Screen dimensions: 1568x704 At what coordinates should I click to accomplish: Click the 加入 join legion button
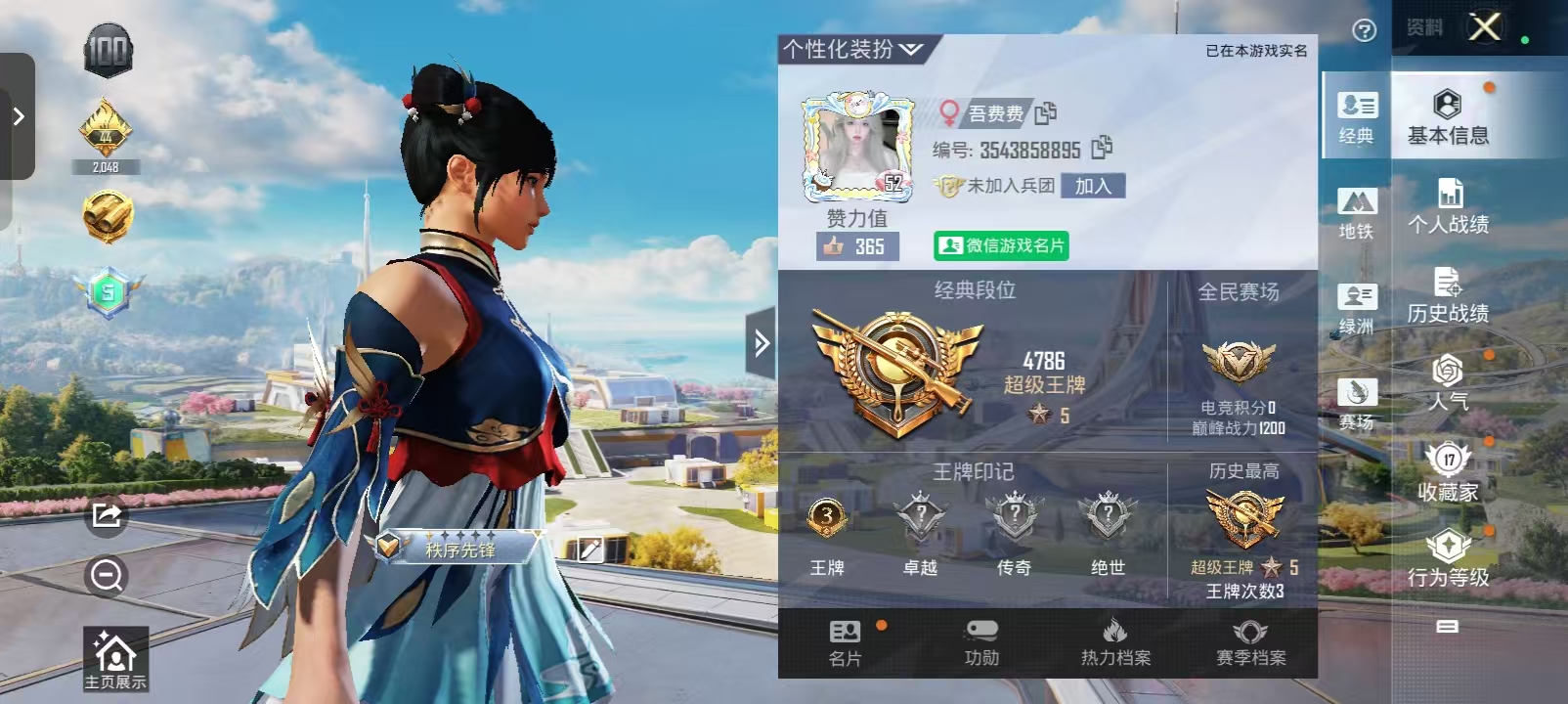tap(1094, 185)
